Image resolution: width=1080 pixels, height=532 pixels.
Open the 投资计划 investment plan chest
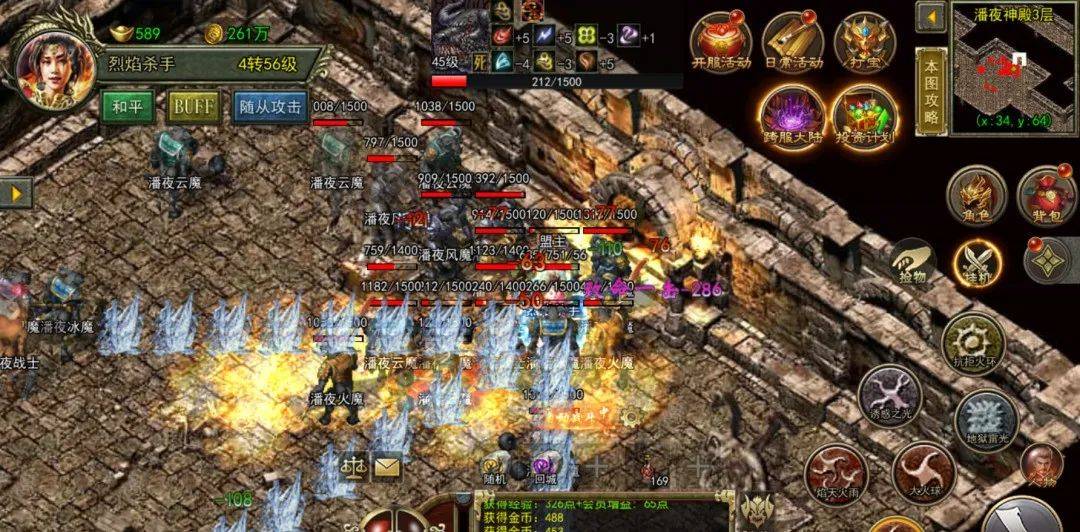pyautogui.click(x=863, y=114)
